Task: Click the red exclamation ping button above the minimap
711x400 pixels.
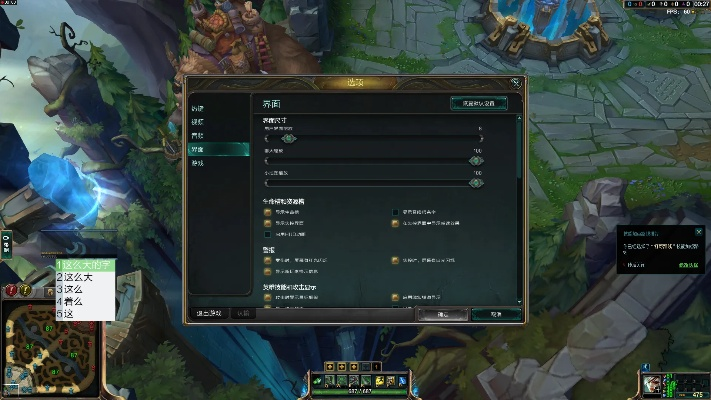Action: 12,291
